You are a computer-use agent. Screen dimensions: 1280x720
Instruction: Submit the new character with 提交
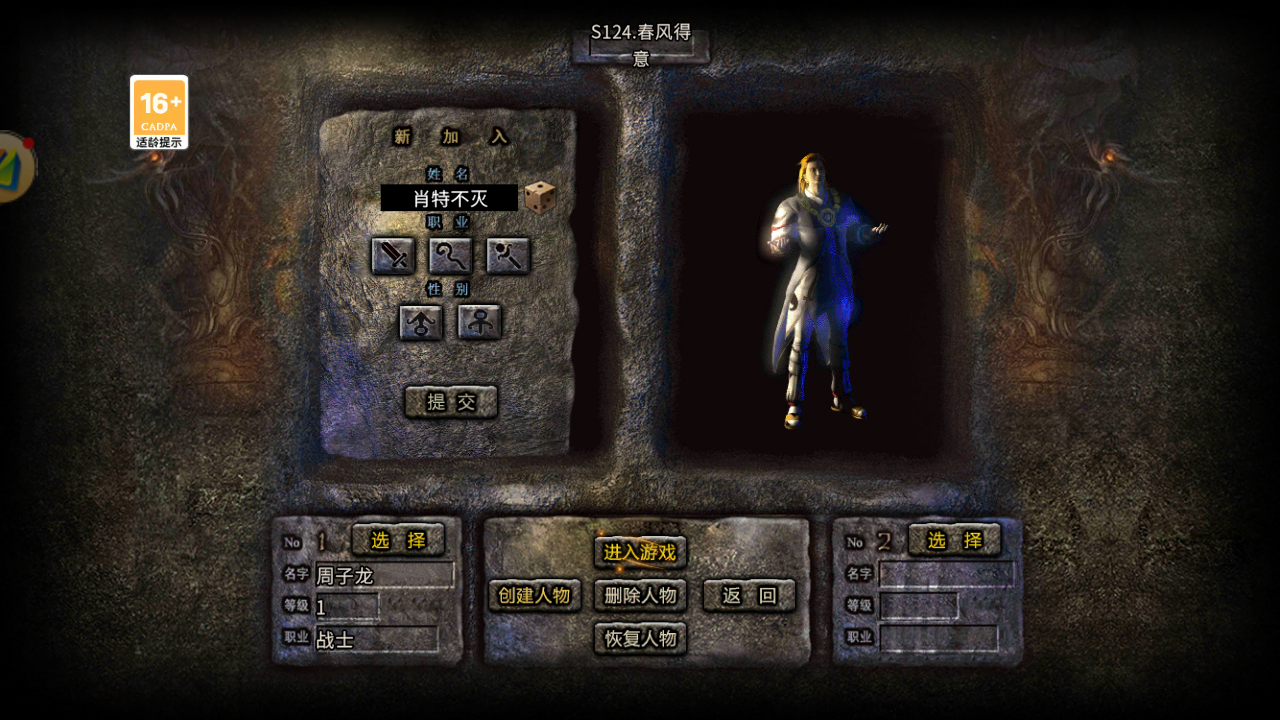(x=450, y=400)
